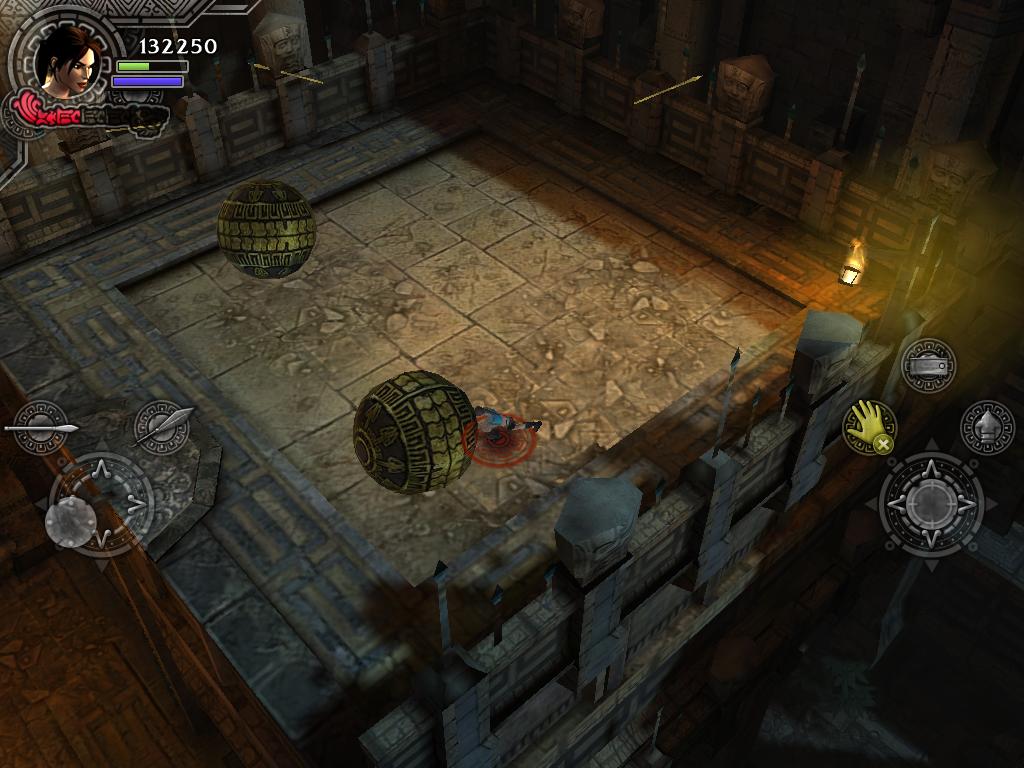Select the horizontal spear weapon icon

pos(40,428)
